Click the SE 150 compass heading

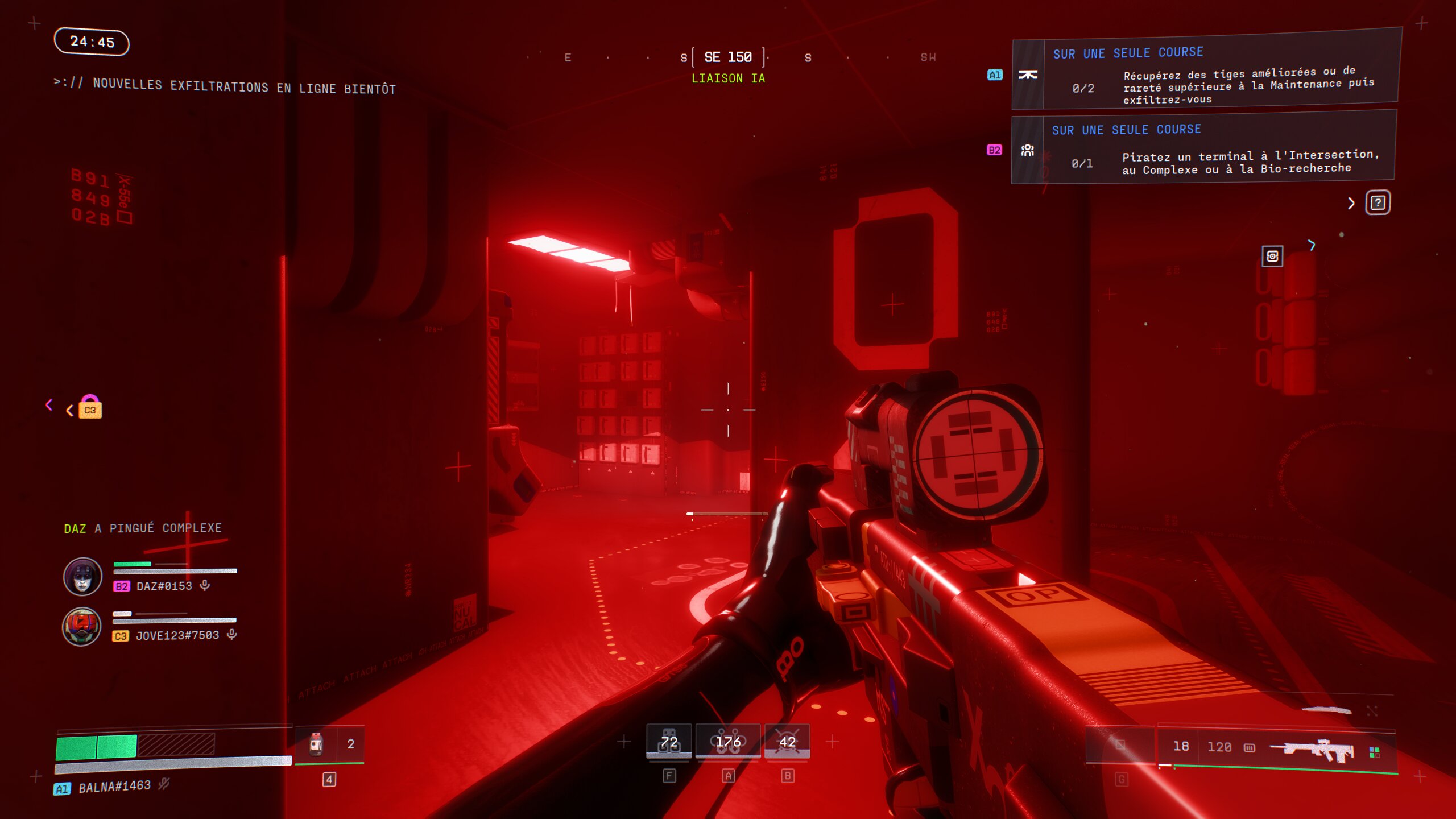728,57
